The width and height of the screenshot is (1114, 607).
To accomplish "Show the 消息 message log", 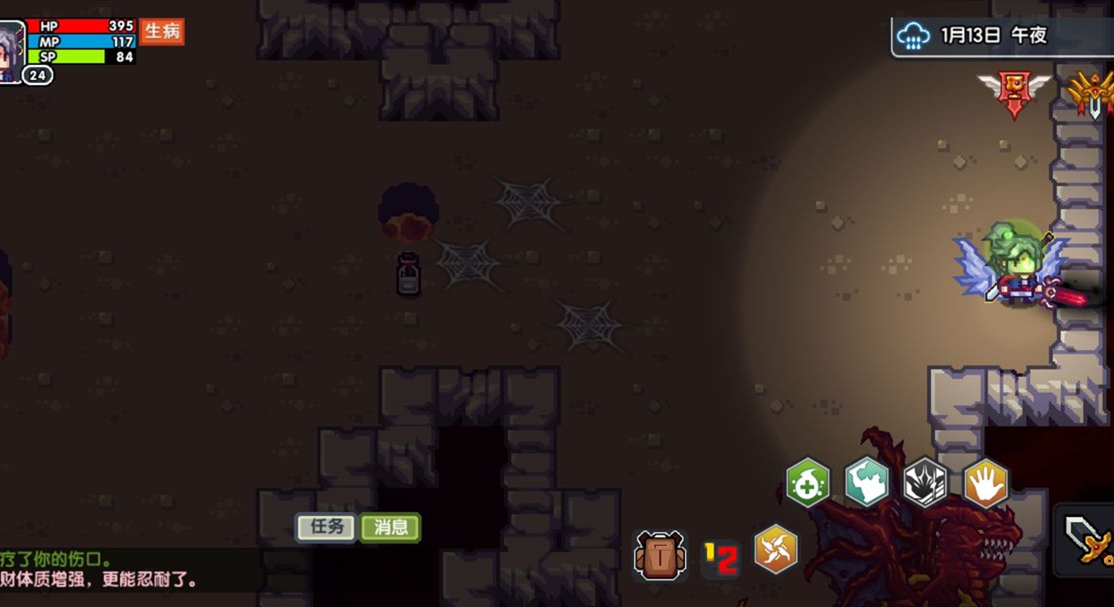I will 390,527.
